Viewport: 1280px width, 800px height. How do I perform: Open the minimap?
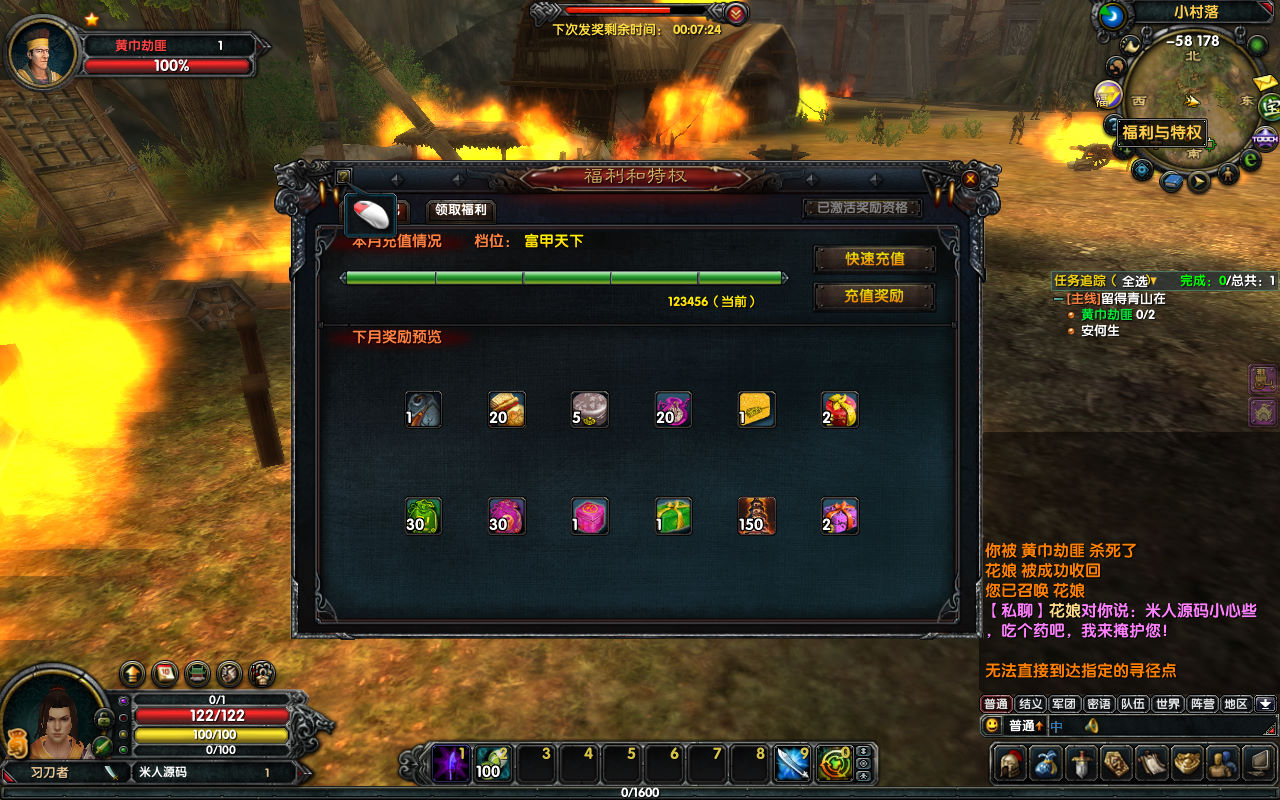1192,98
